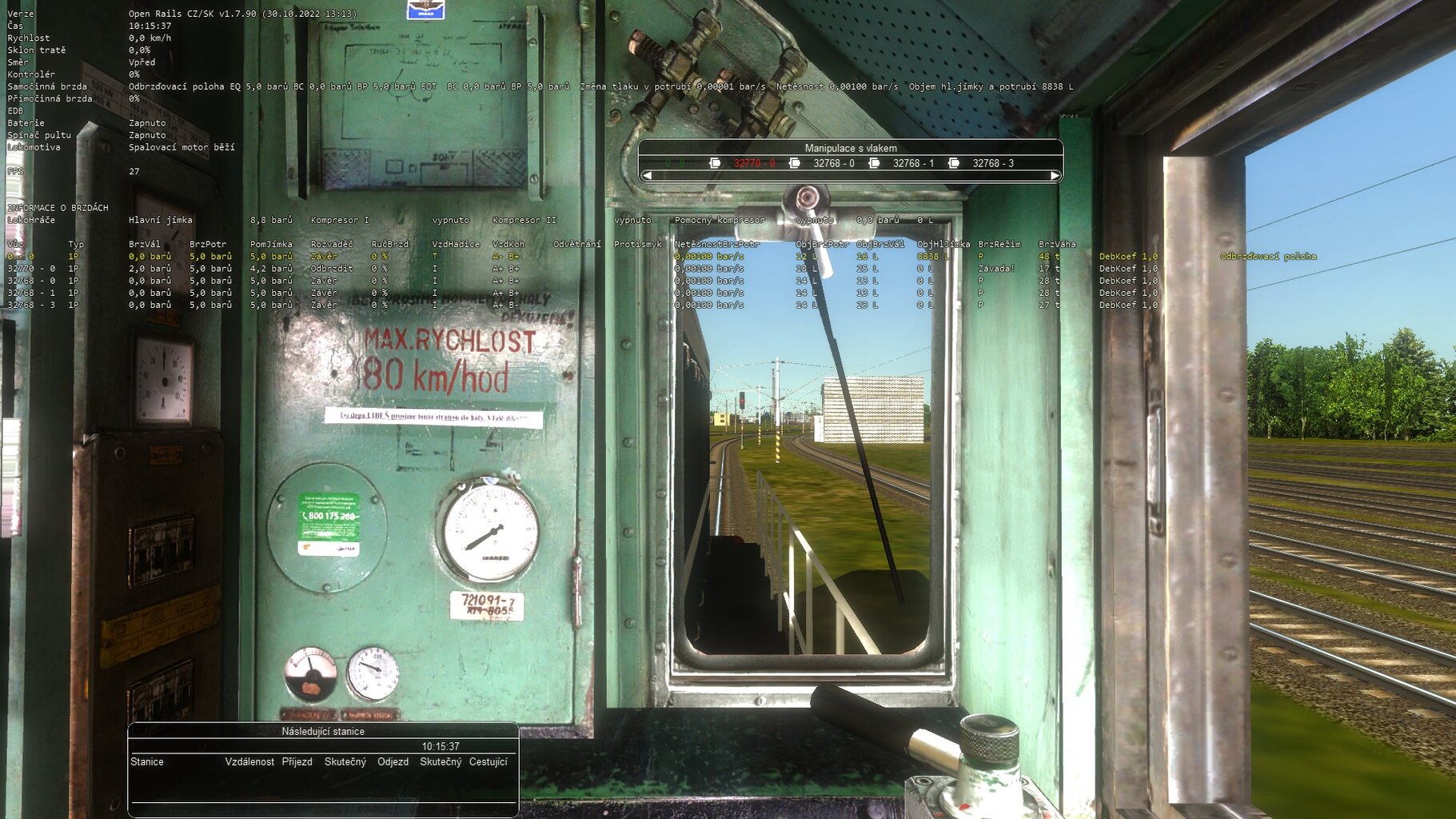Select the Příjezd column header

[296, 762]
